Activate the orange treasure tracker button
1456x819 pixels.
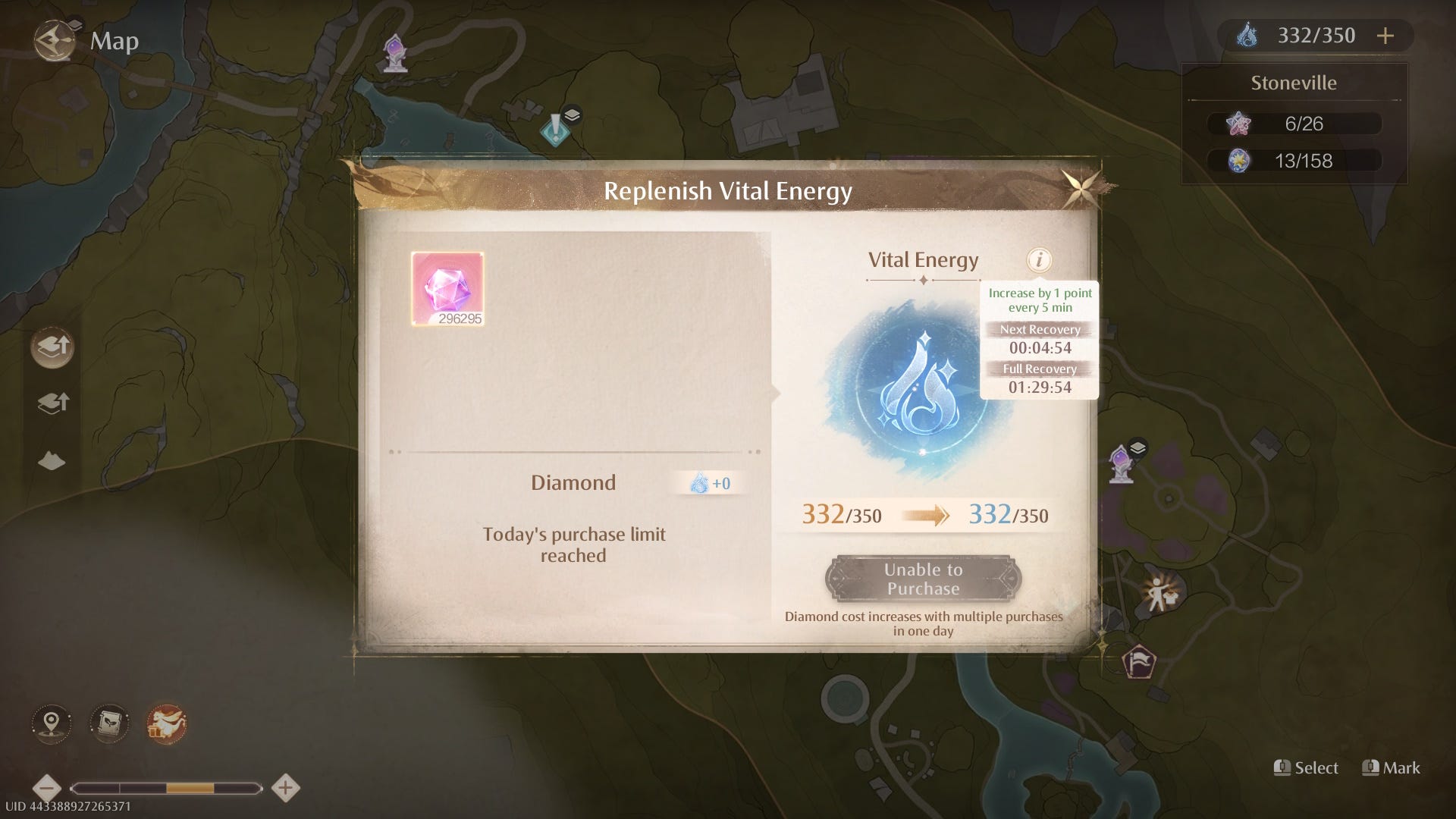coord(166,723)
